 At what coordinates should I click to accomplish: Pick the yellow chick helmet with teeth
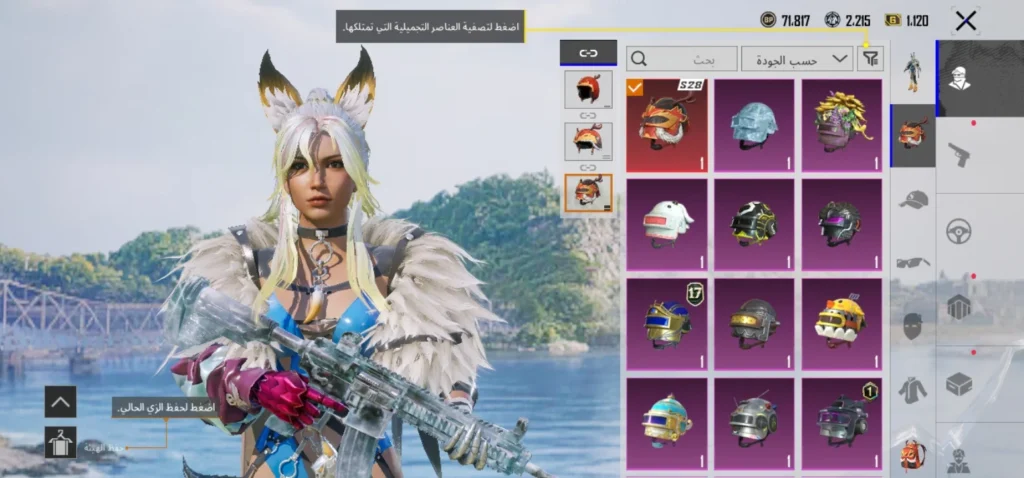coord(842,322)
